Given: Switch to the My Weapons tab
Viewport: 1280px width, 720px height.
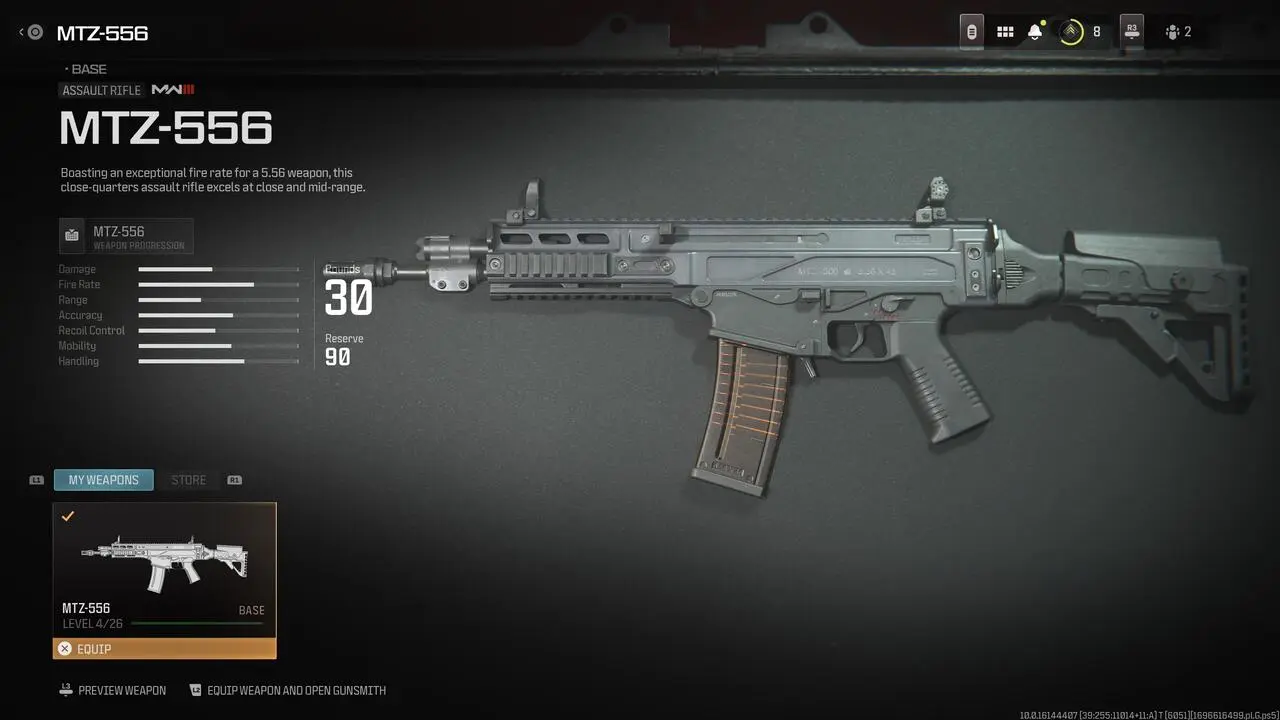Looking at the screenshot, I should (104, 480).
